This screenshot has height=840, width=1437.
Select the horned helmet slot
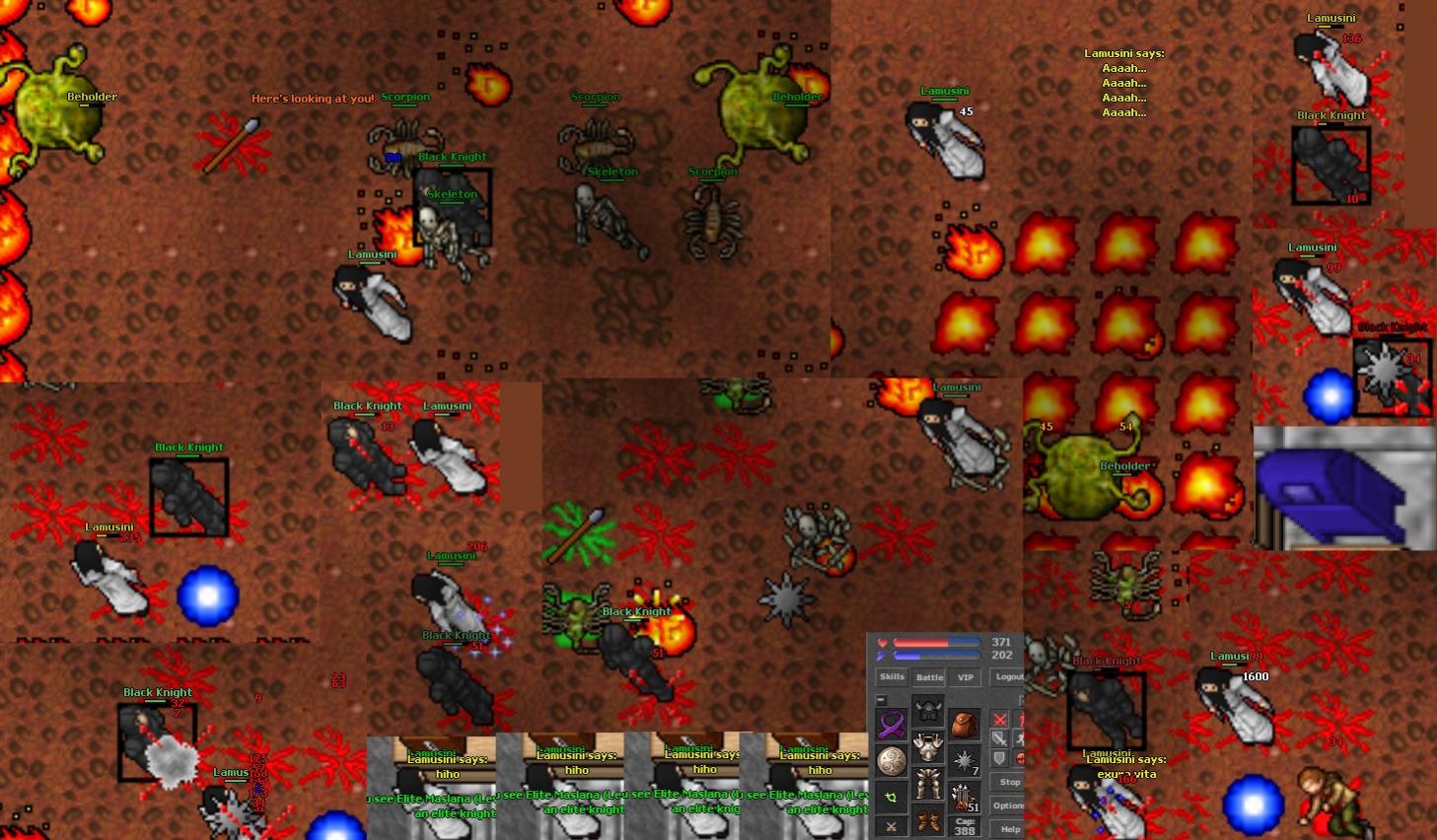click(x=928, y=711)
